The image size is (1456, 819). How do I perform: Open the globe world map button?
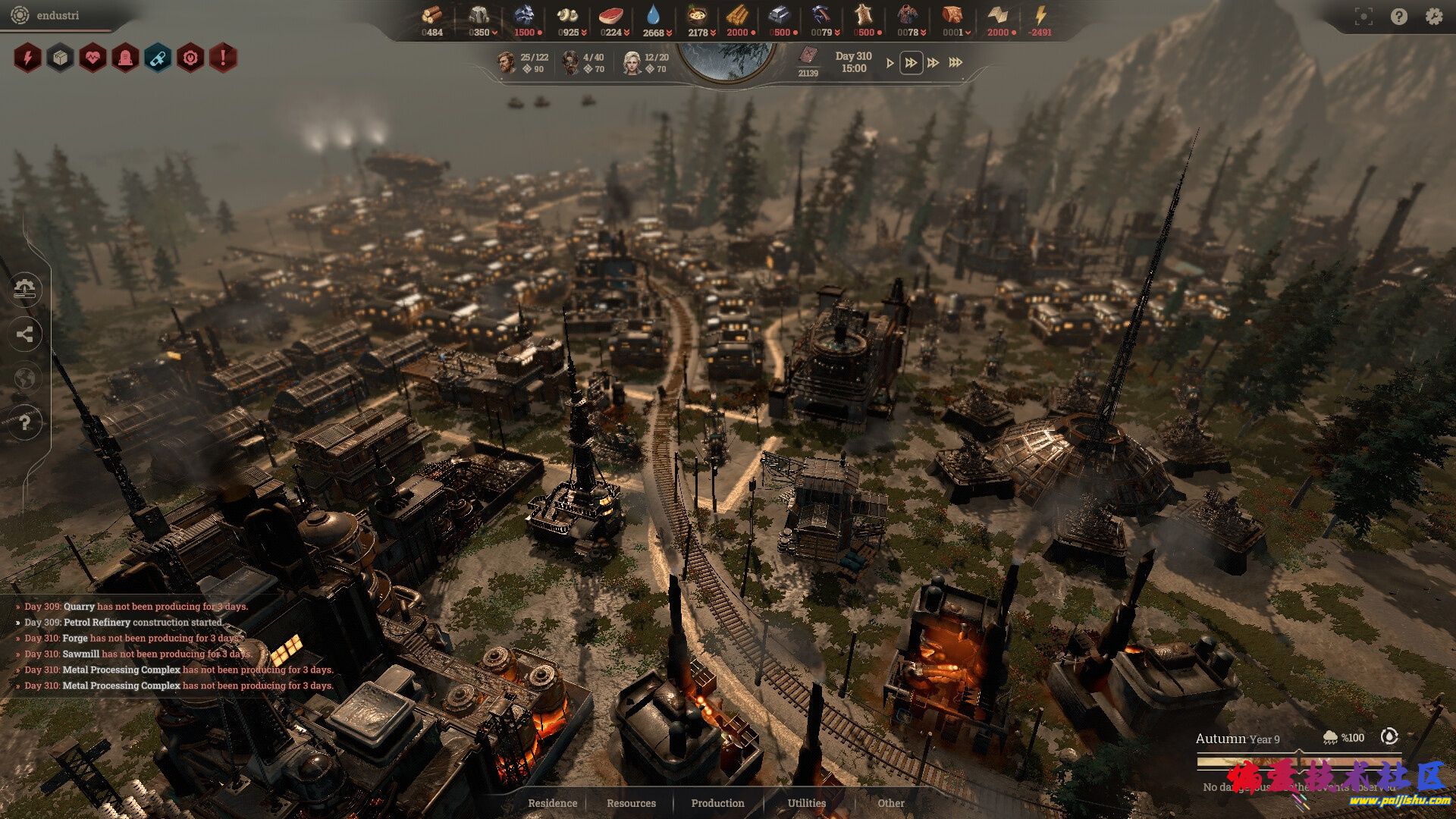point(25,378)
